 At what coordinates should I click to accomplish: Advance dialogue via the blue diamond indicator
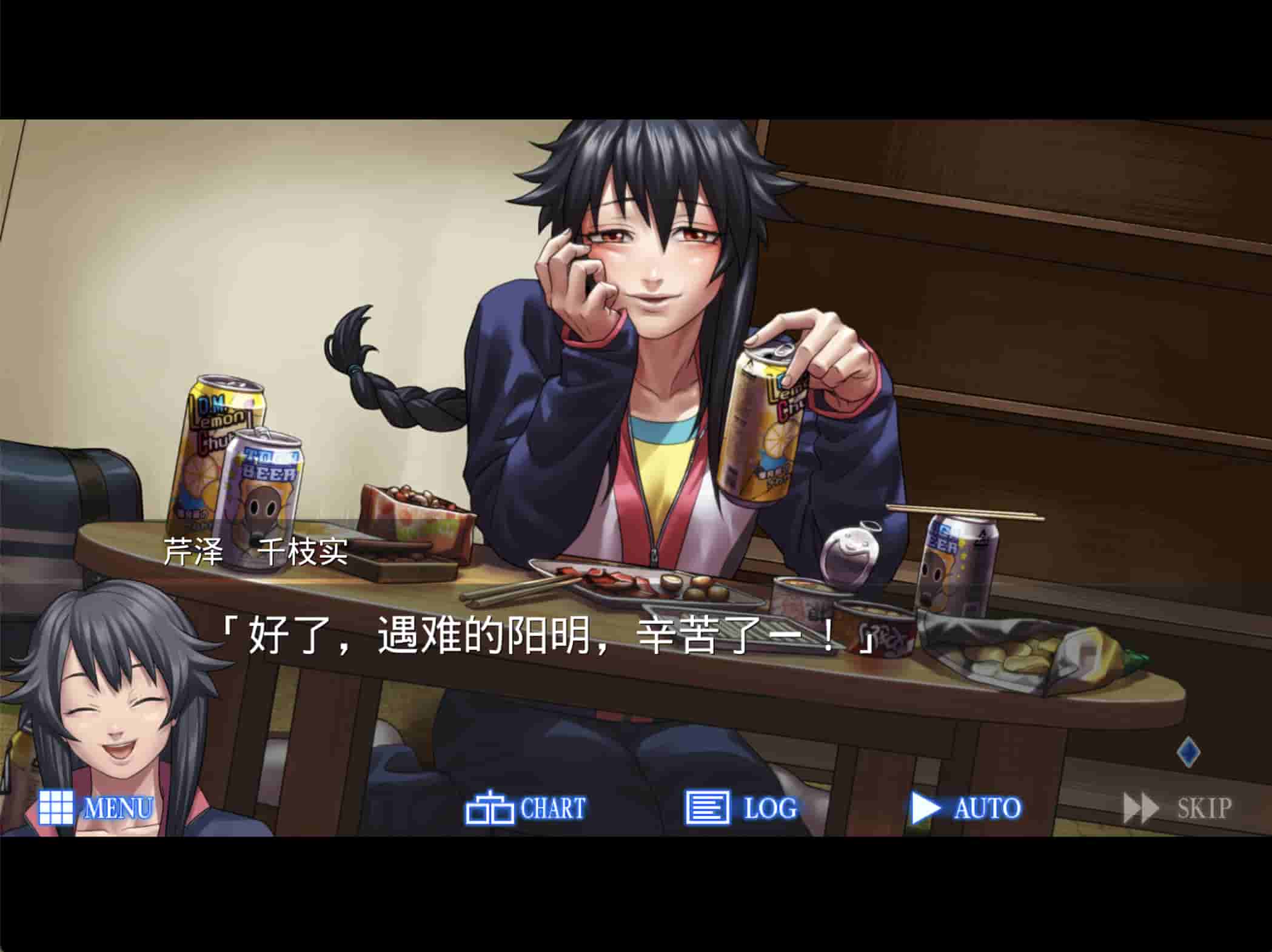click(1188, 752)
